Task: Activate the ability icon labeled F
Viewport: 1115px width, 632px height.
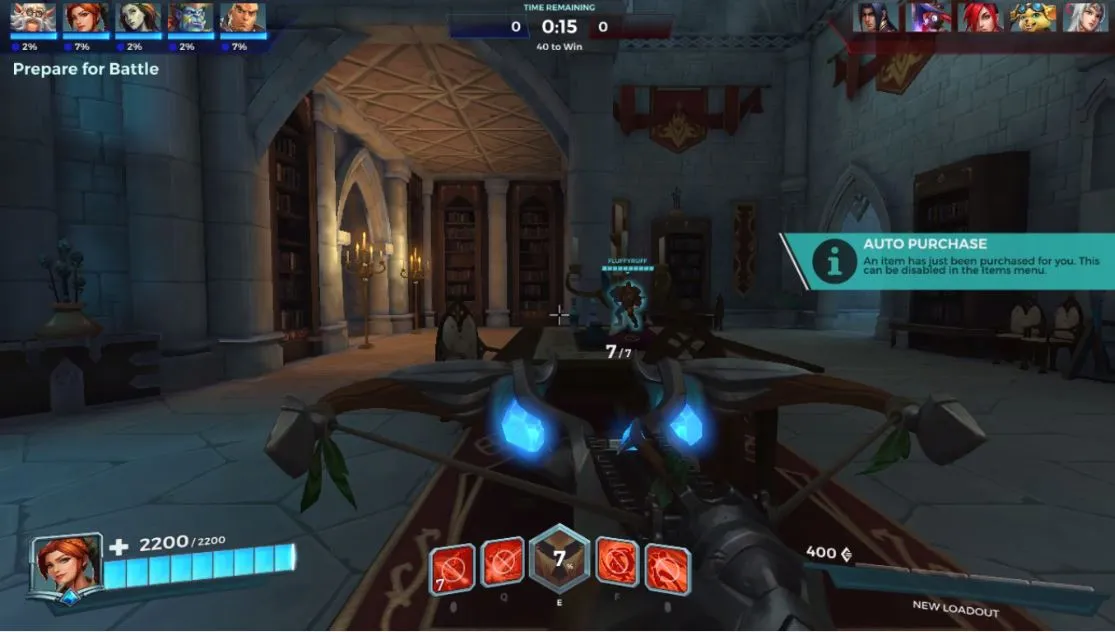Action: pos(617,563)
